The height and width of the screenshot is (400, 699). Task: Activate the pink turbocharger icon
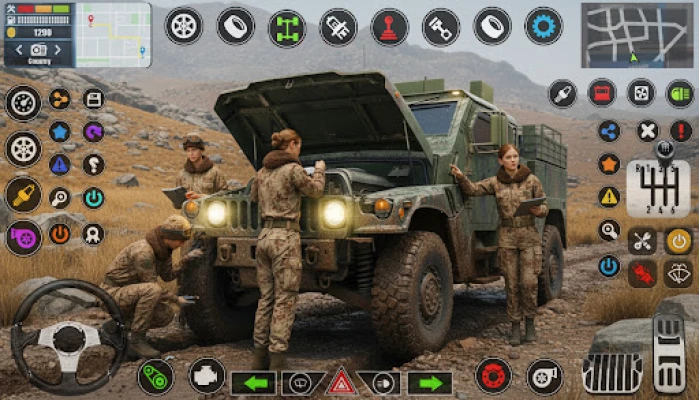(23, 238)
